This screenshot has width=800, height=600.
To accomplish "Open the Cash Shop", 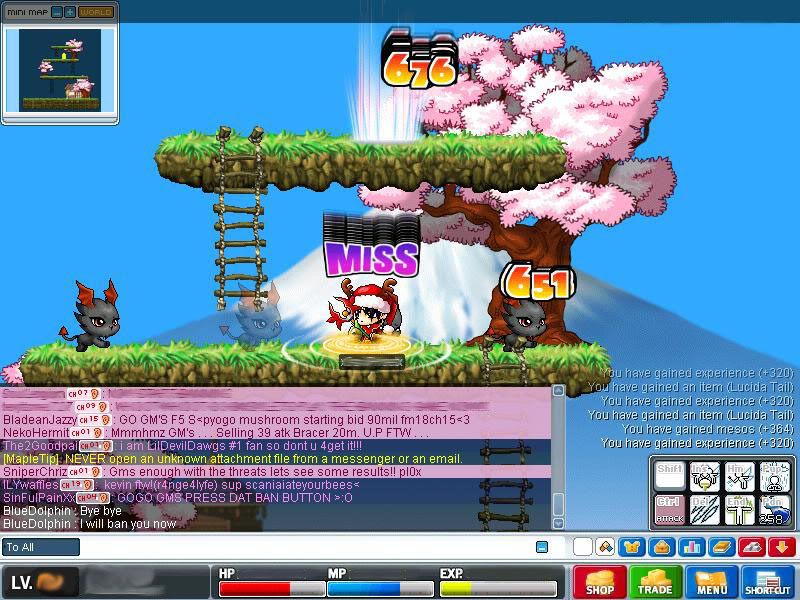I will (x=600, y=582).
